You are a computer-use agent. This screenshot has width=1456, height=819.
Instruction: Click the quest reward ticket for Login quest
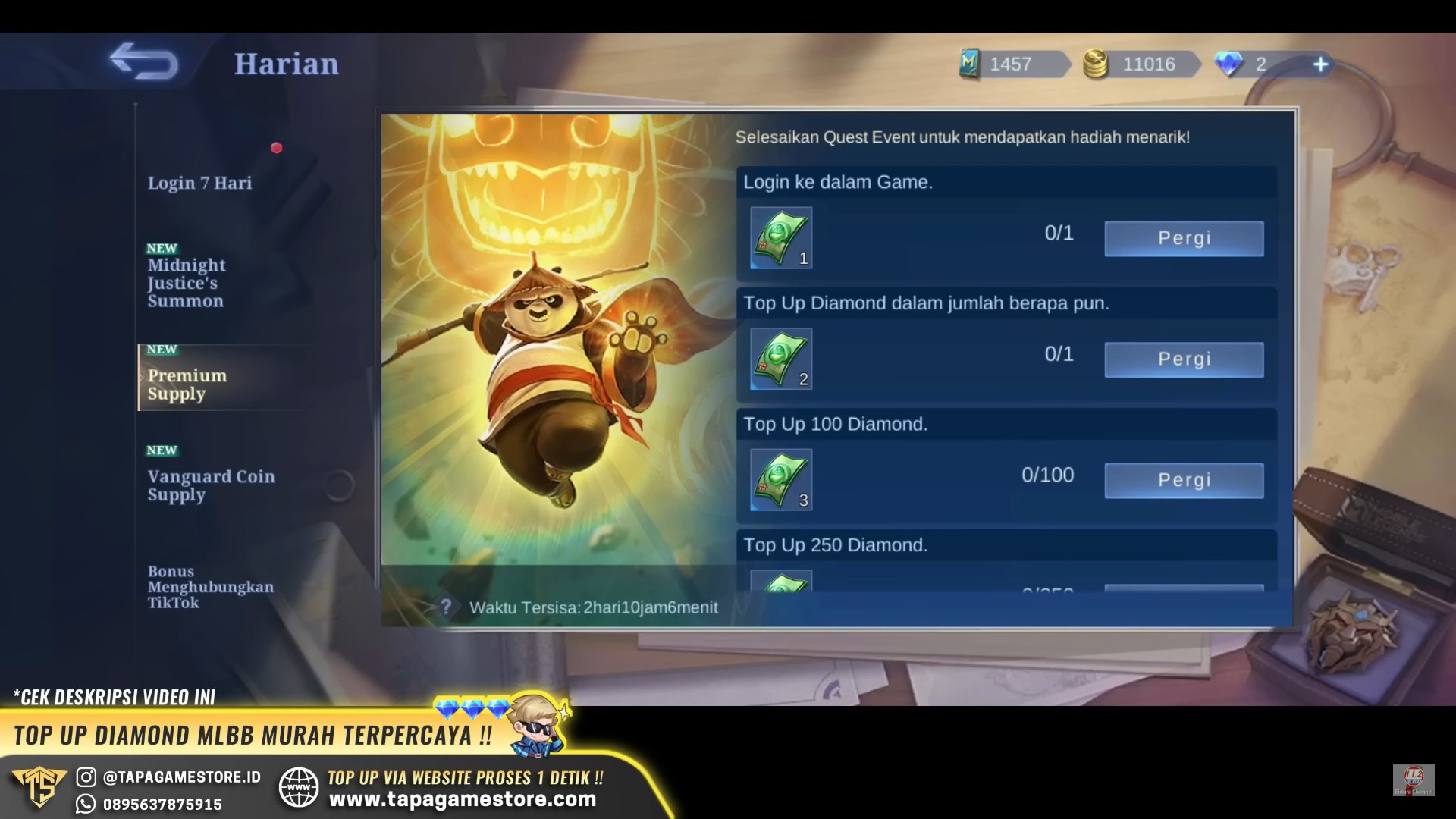click(x=780, y=237)
